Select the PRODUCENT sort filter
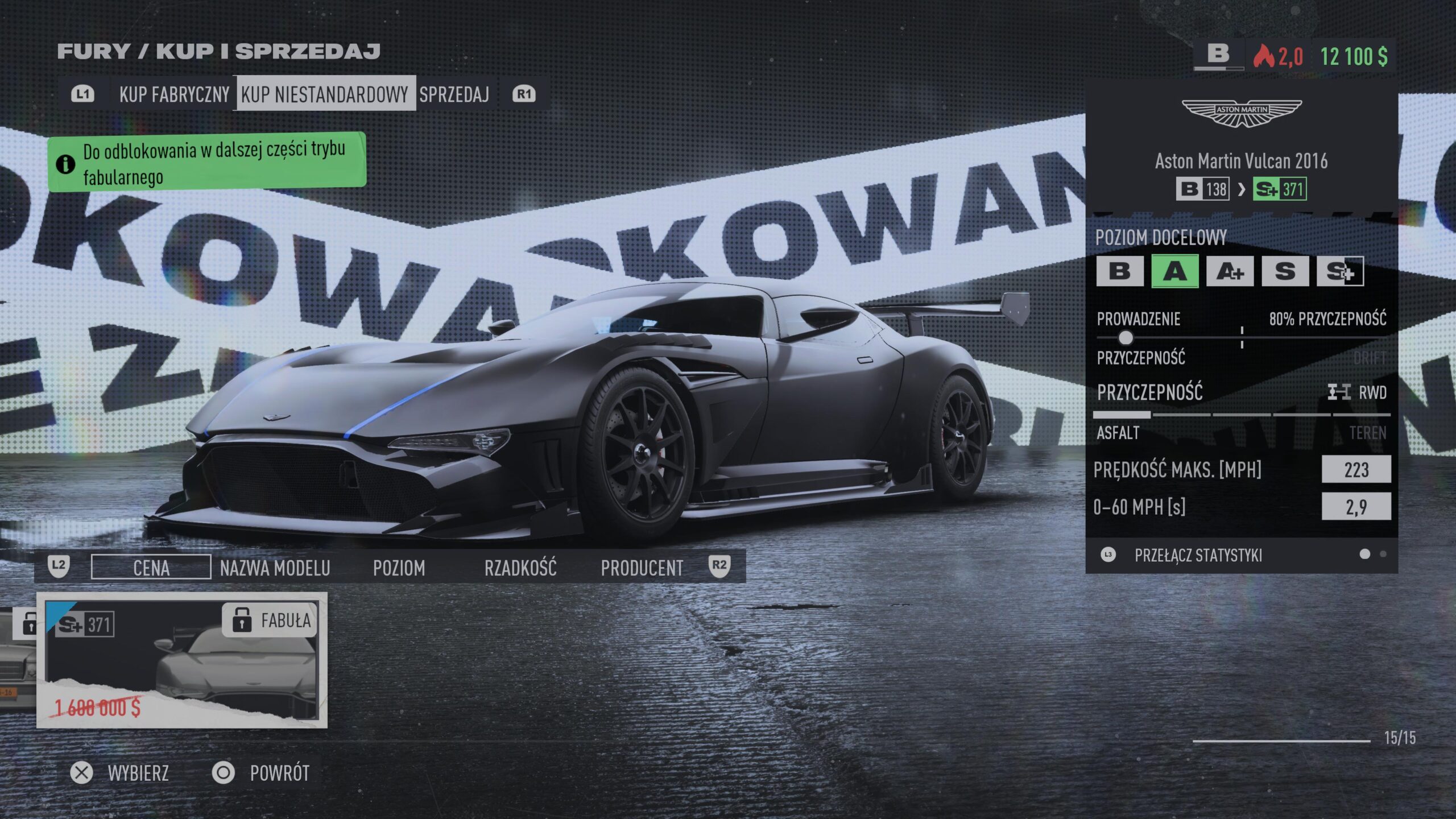This screenshot has height=819, width=1456. (x=642, y=568)
